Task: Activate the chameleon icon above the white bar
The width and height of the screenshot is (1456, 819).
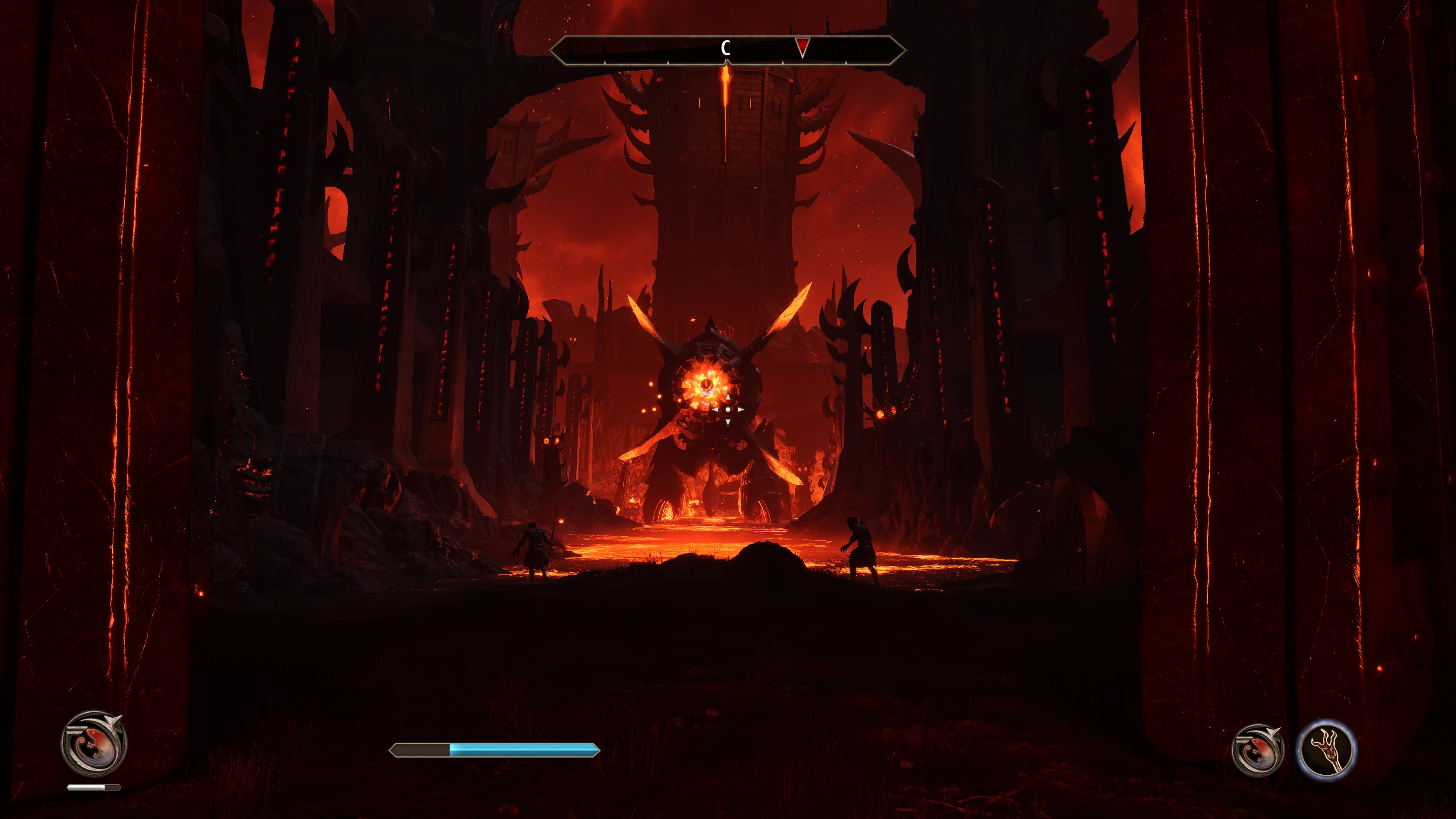Action: click(x=94, y=743)
